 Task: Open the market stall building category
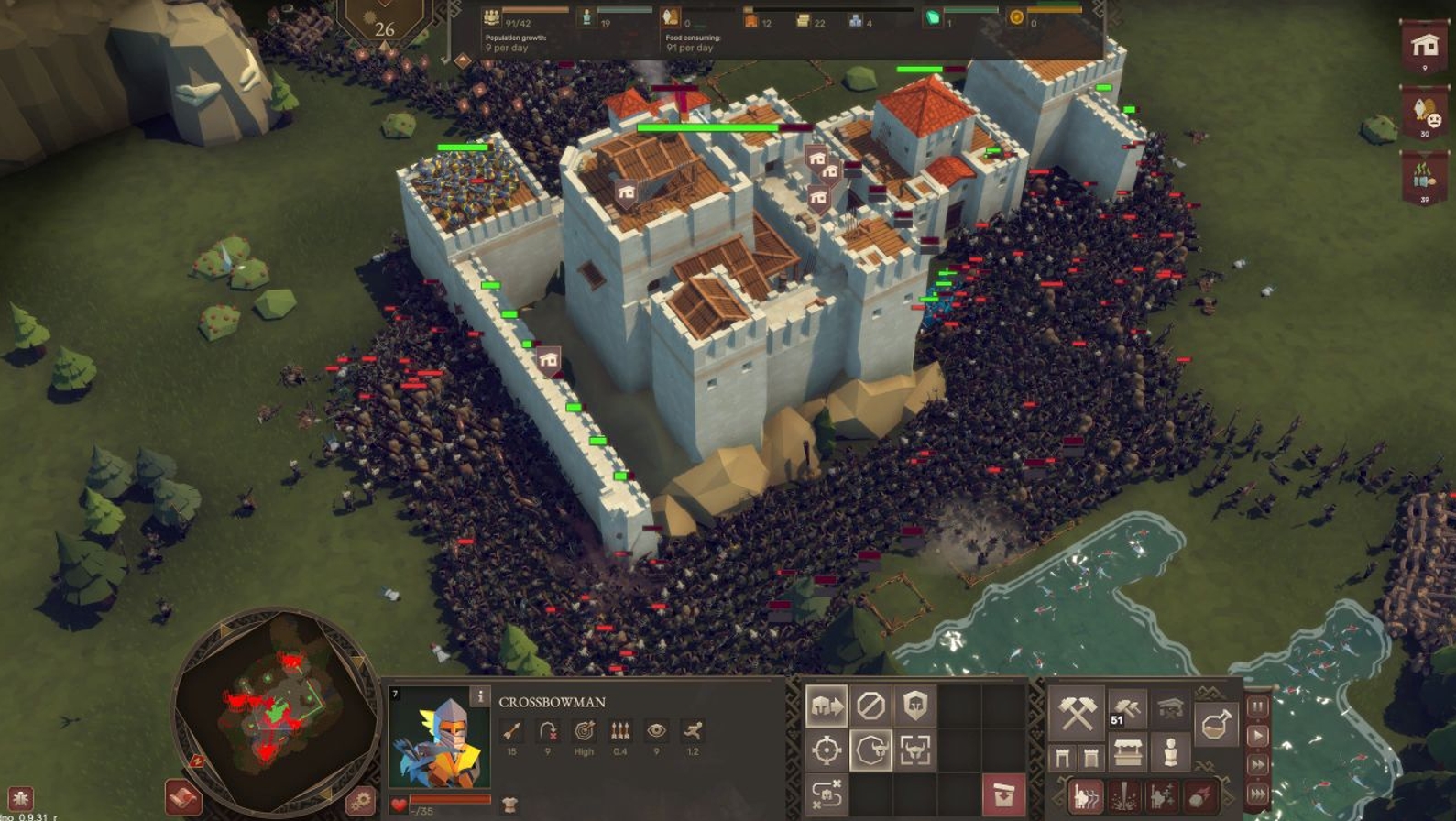(x=1128, y=753)
